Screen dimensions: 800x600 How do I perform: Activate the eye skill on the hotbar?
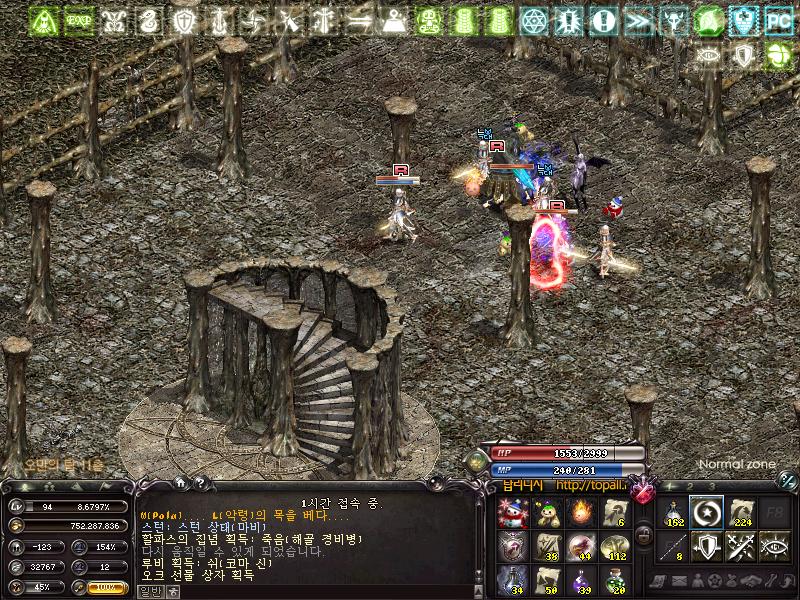pos(776,547)
